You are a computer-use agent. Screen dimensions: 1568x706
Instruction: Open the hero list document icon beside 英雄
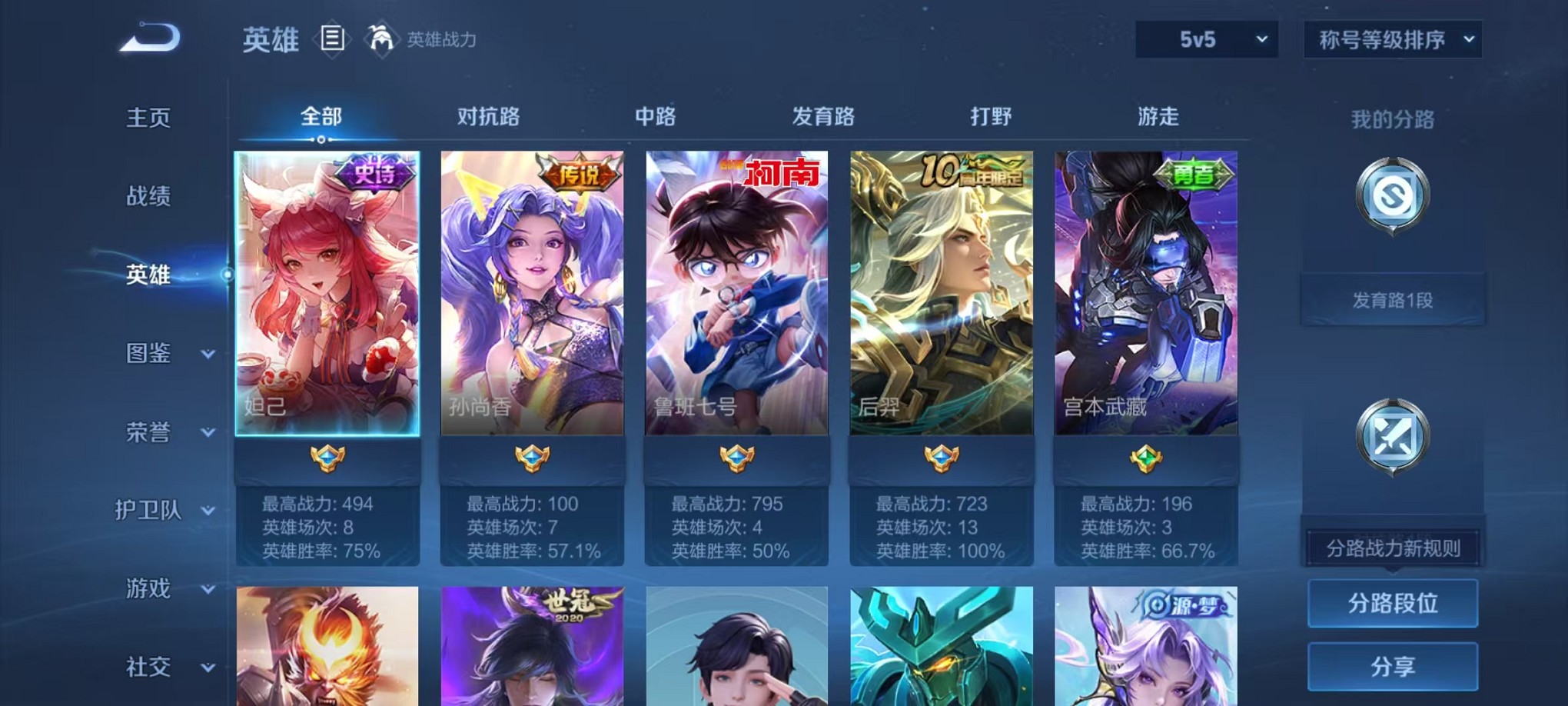tap(332, 39)
